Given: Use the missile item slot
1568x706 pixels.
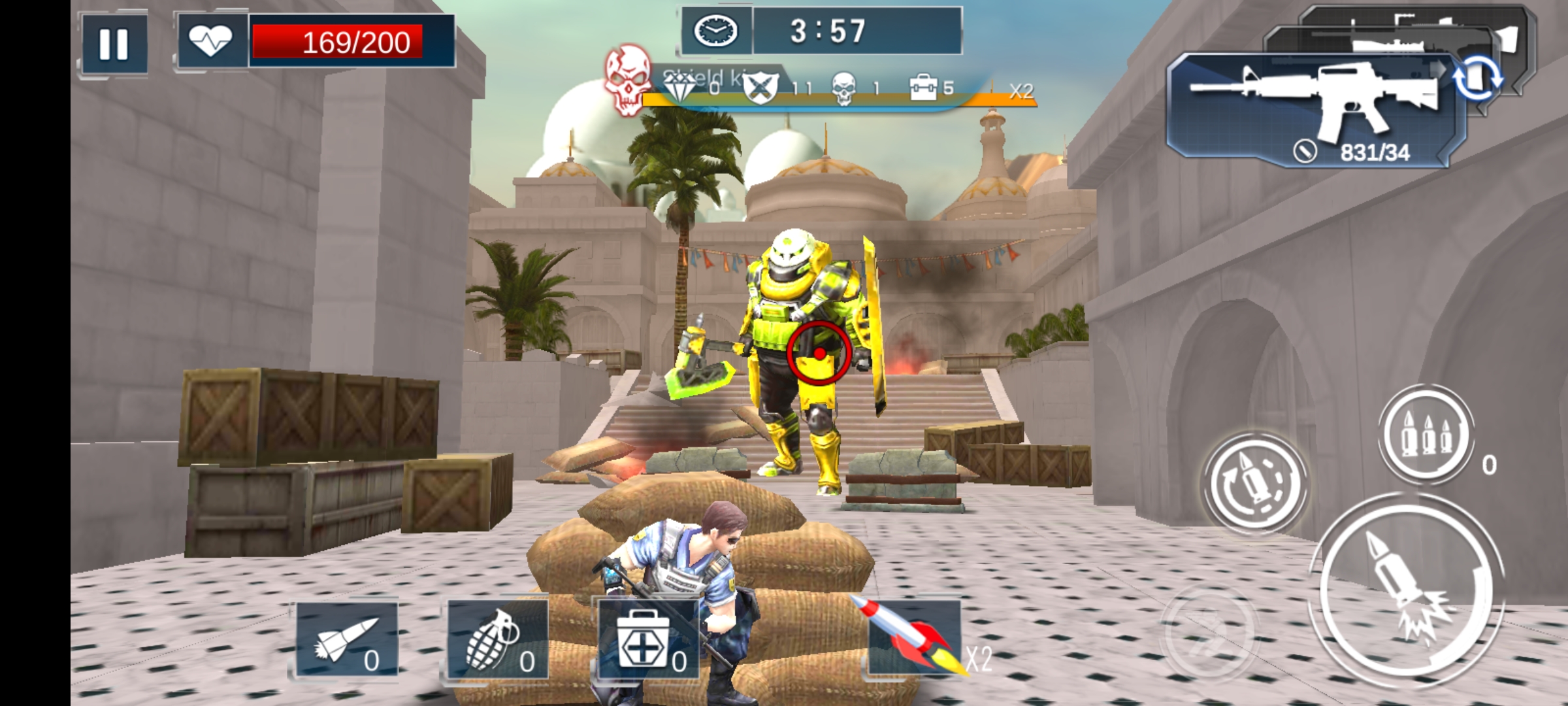Looking at the screenshot, I should point(347,639).
